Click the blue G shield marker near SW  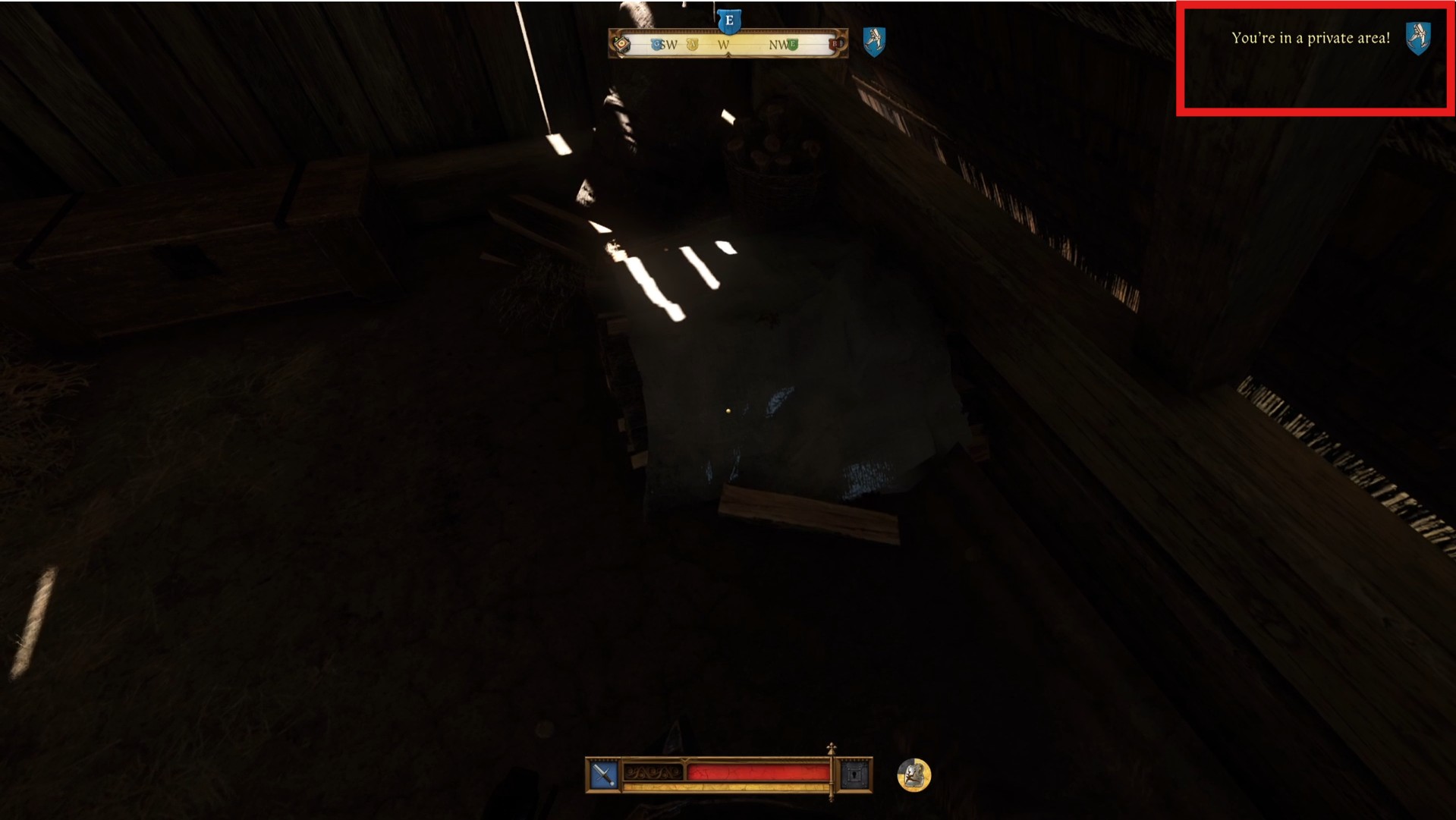coord(657,44)
